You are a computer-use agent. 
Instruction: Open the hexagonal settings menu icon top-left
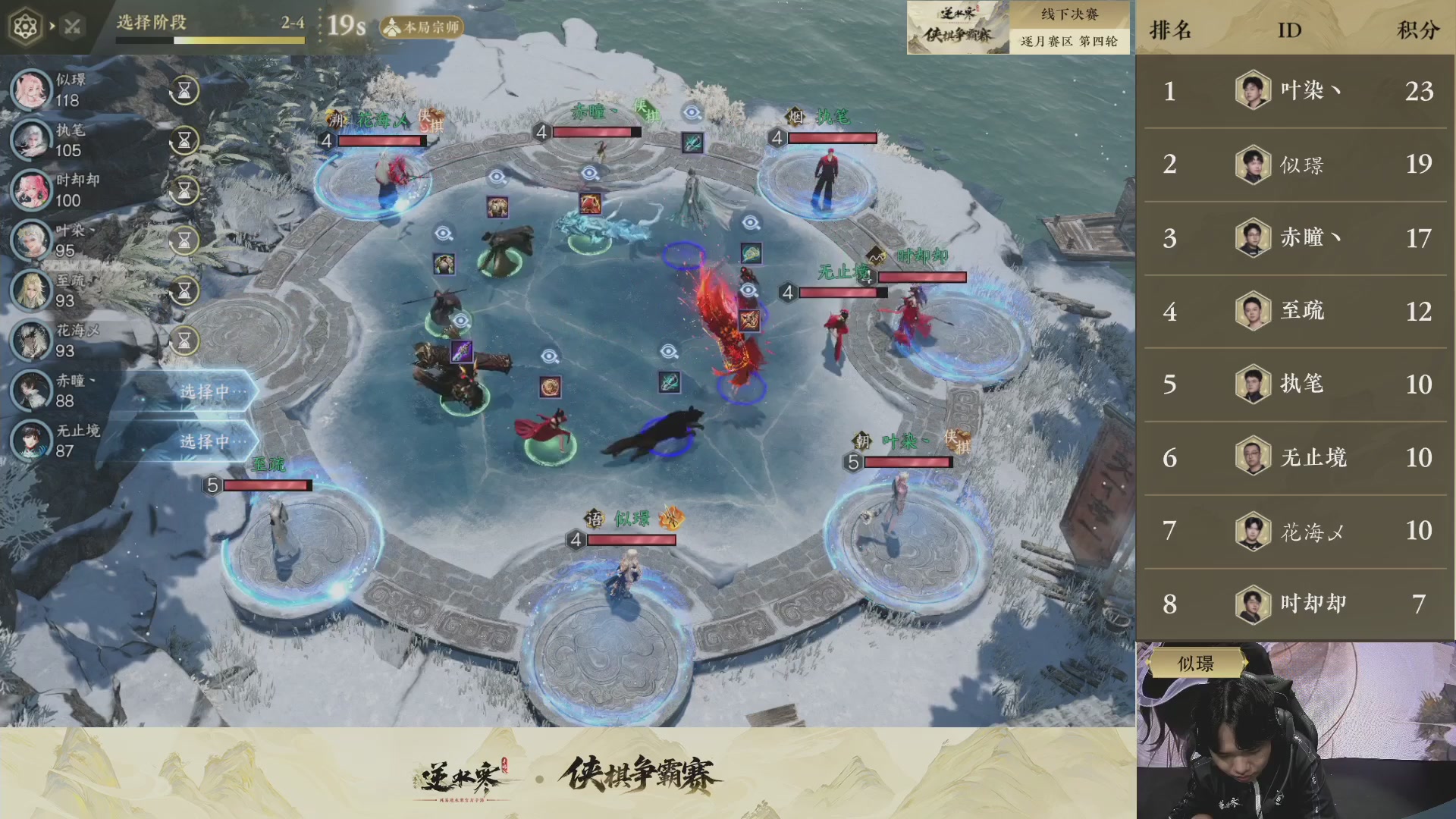tap(27, 25)
